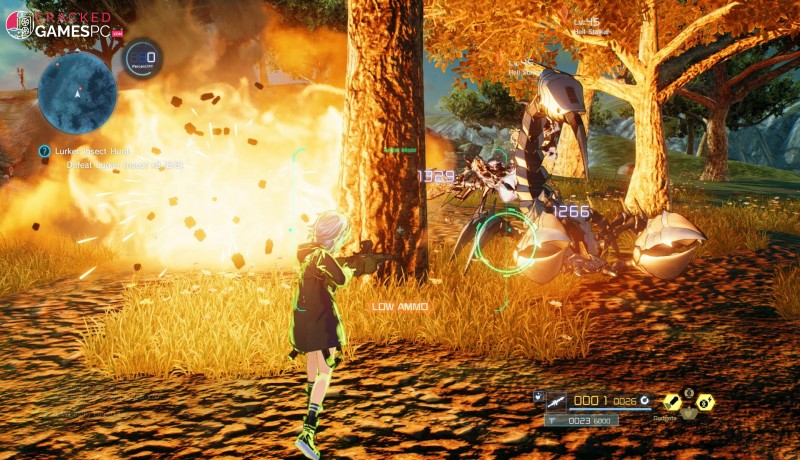The height and width of the screenshot is (460, 800).
Task: Activate the lightning hexagon gadget icon
Action: (x=705, y=402)
